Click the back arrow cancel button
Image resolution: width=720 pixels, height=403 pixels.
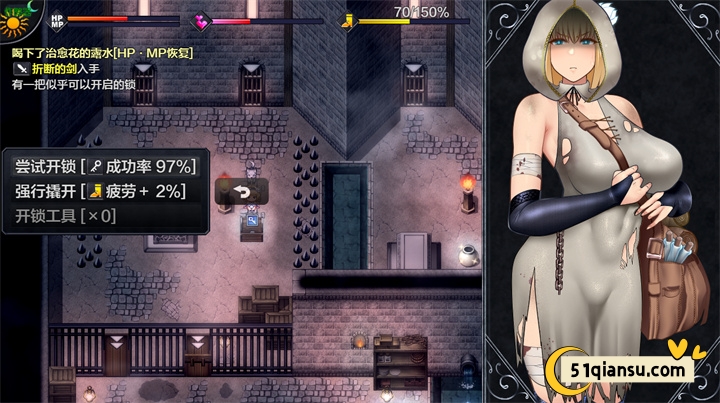click(x=241, y=191)
